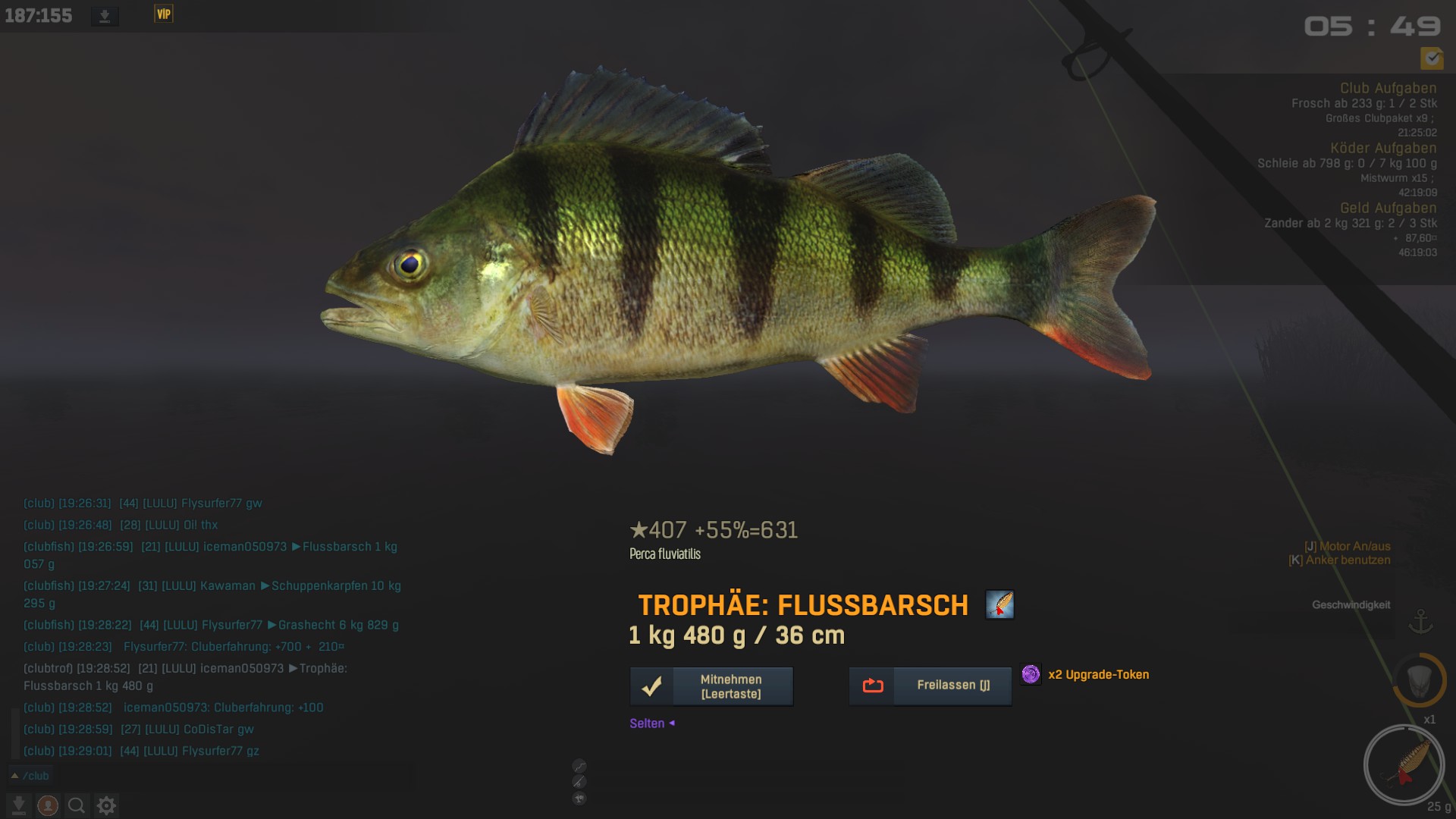
Task: Select the purple Upgrade-Token icon
Action: (1031, 674)
